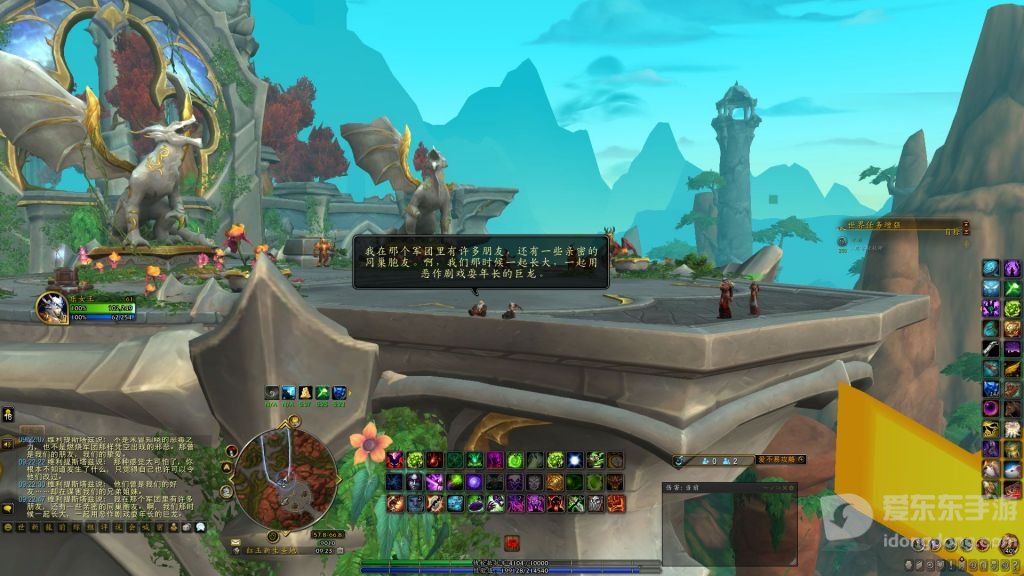
Task: Collapse the world quest tracker header
Action: pyautogui.click(x=965, y=226)
